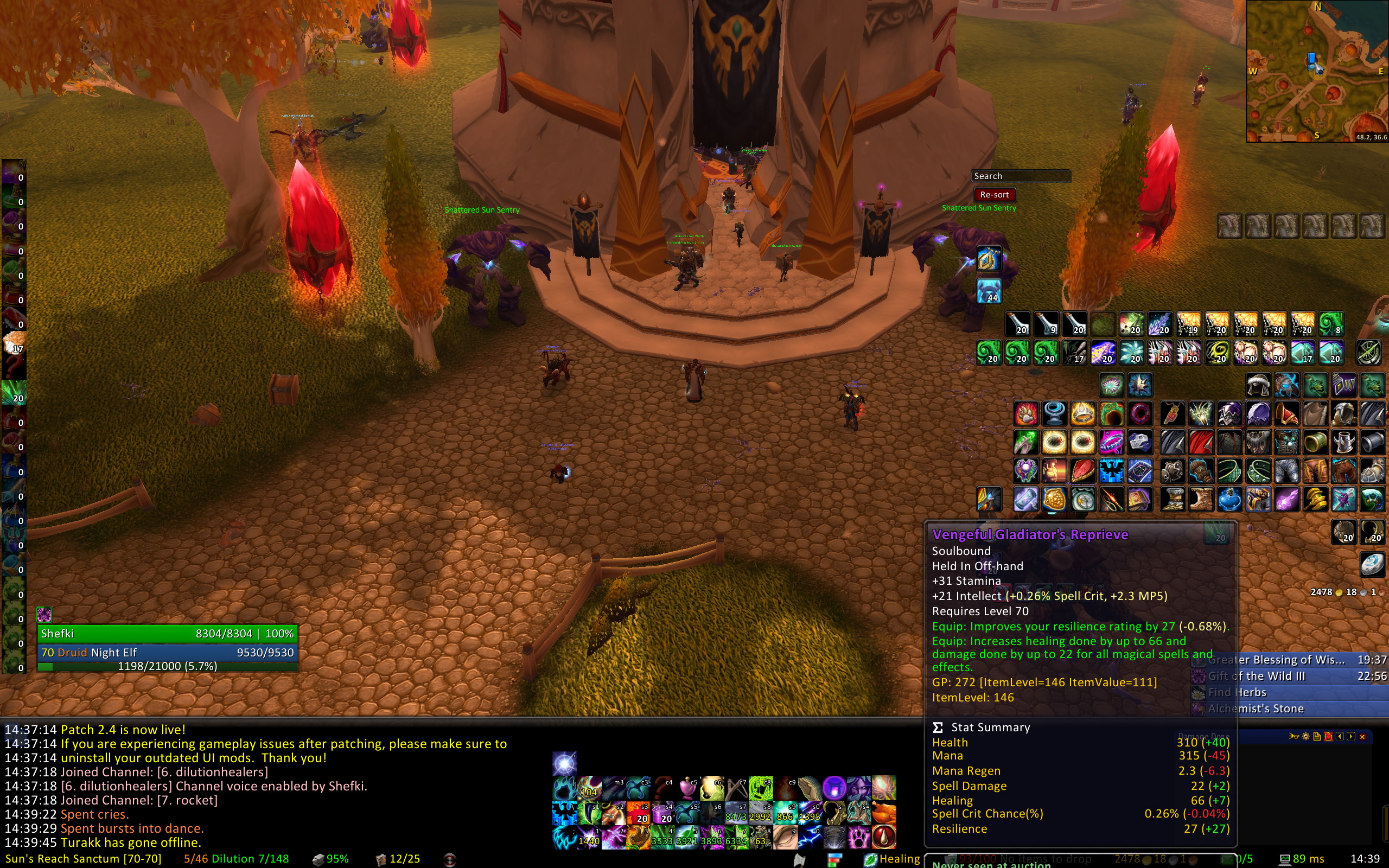Activate the roast chicken food slot
1389x868 pixels.
884,813
